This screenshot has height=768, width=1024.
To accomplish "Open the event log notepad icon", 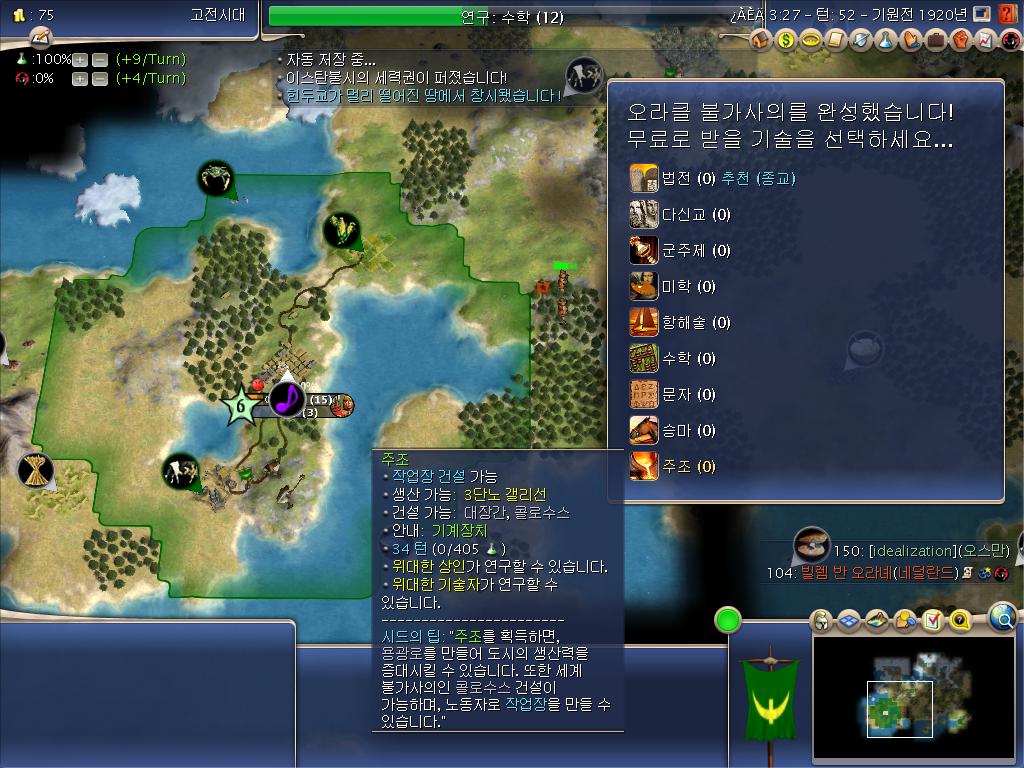I will (40, 37).
